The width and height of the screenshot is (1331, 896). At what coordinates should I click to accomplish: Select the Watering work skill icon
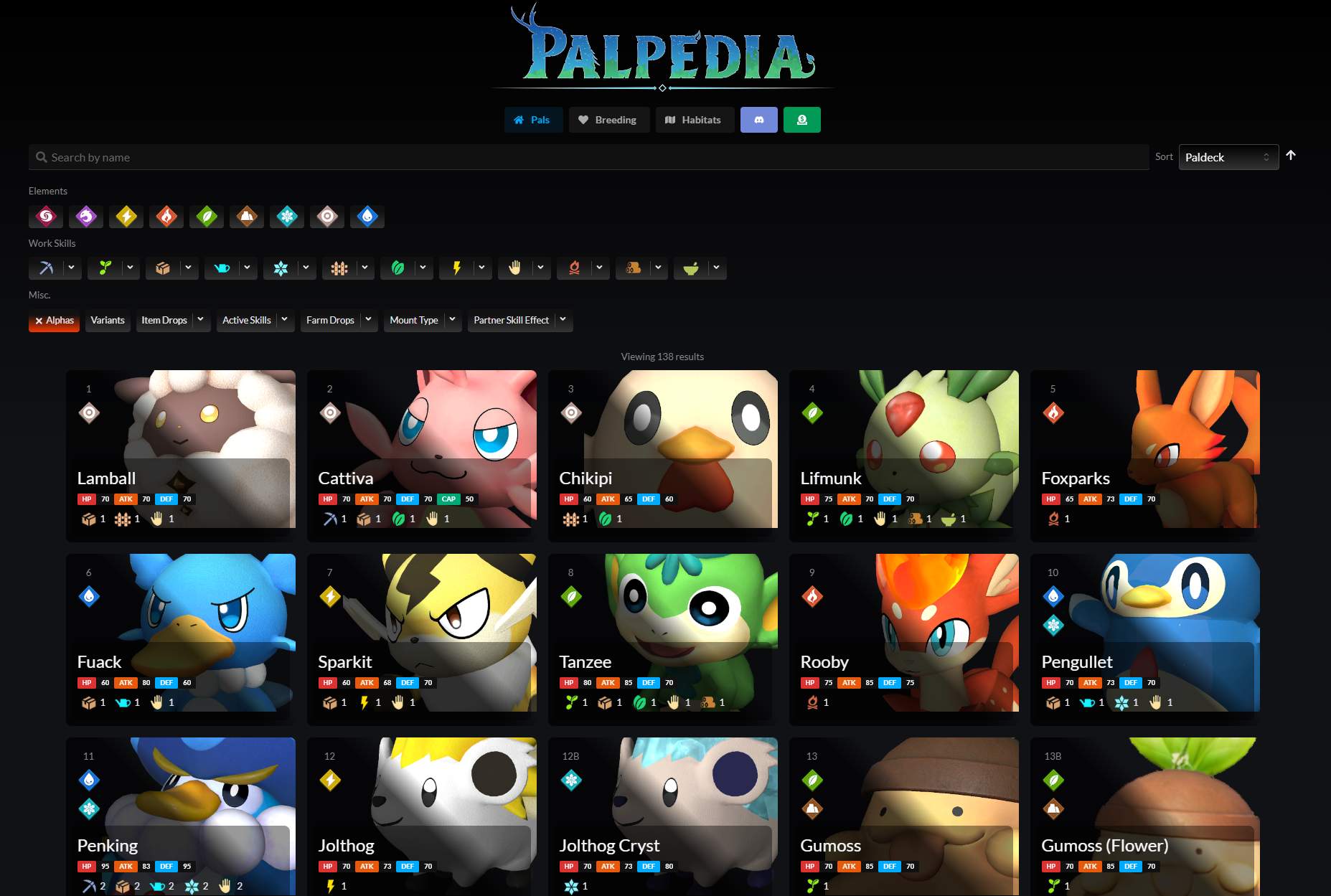click(x=222, y=268)
